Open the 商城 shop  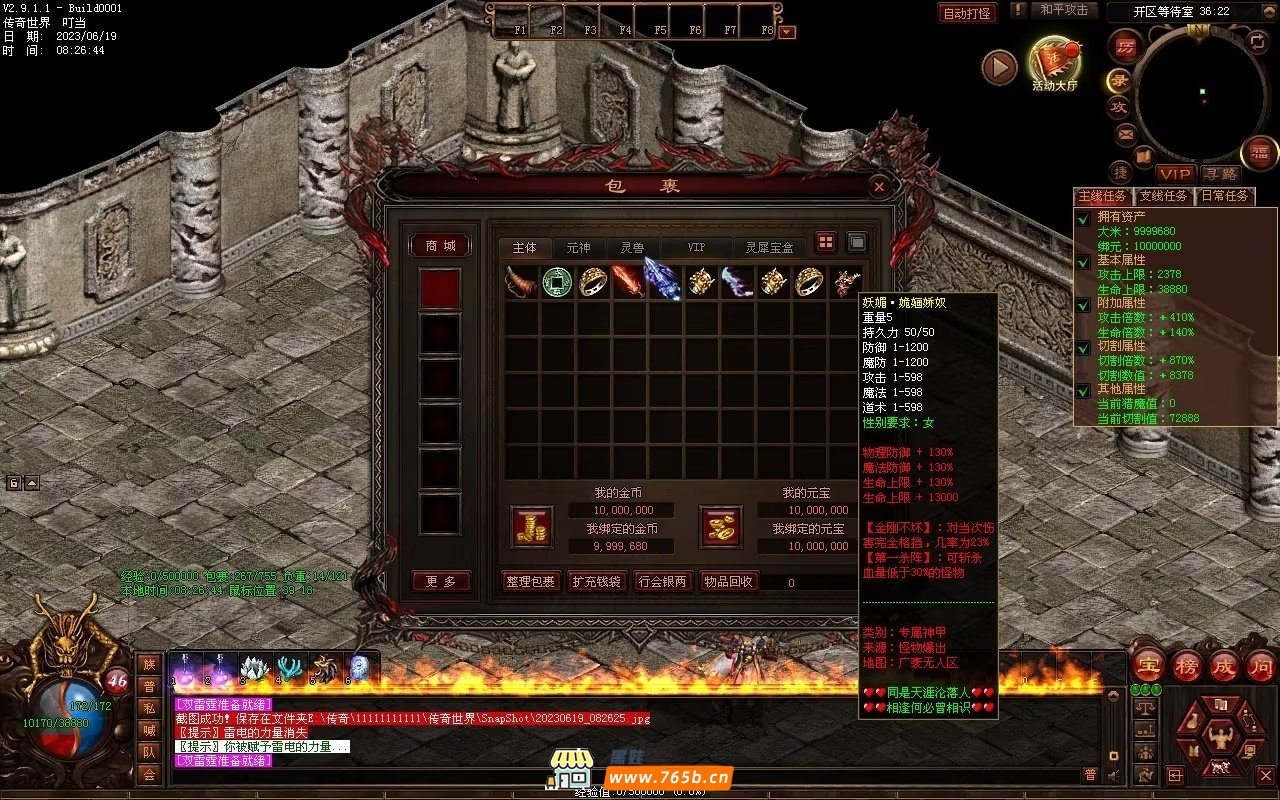[441, 246]
